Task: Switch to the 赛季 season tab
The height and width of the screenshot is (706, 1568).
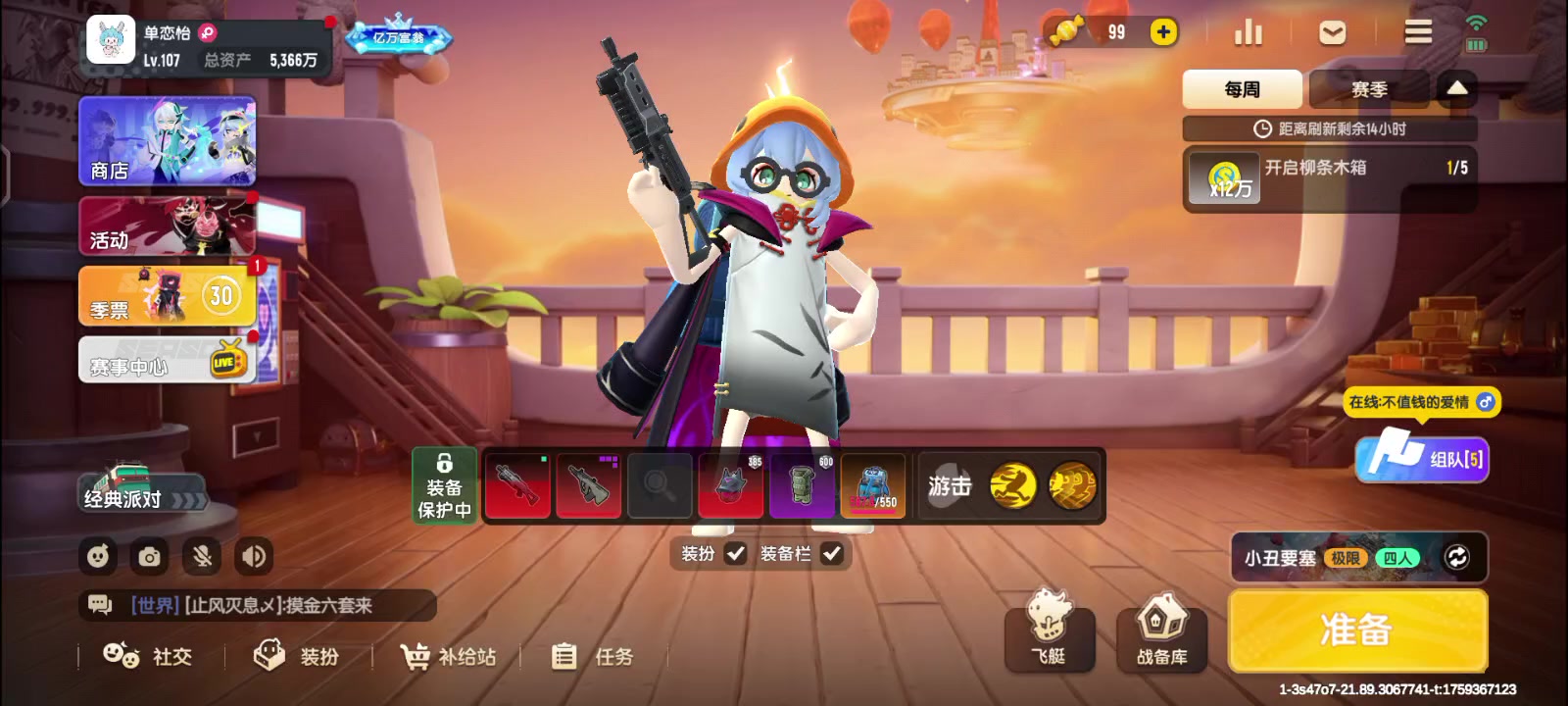Action: click(x=1369, y=89)
